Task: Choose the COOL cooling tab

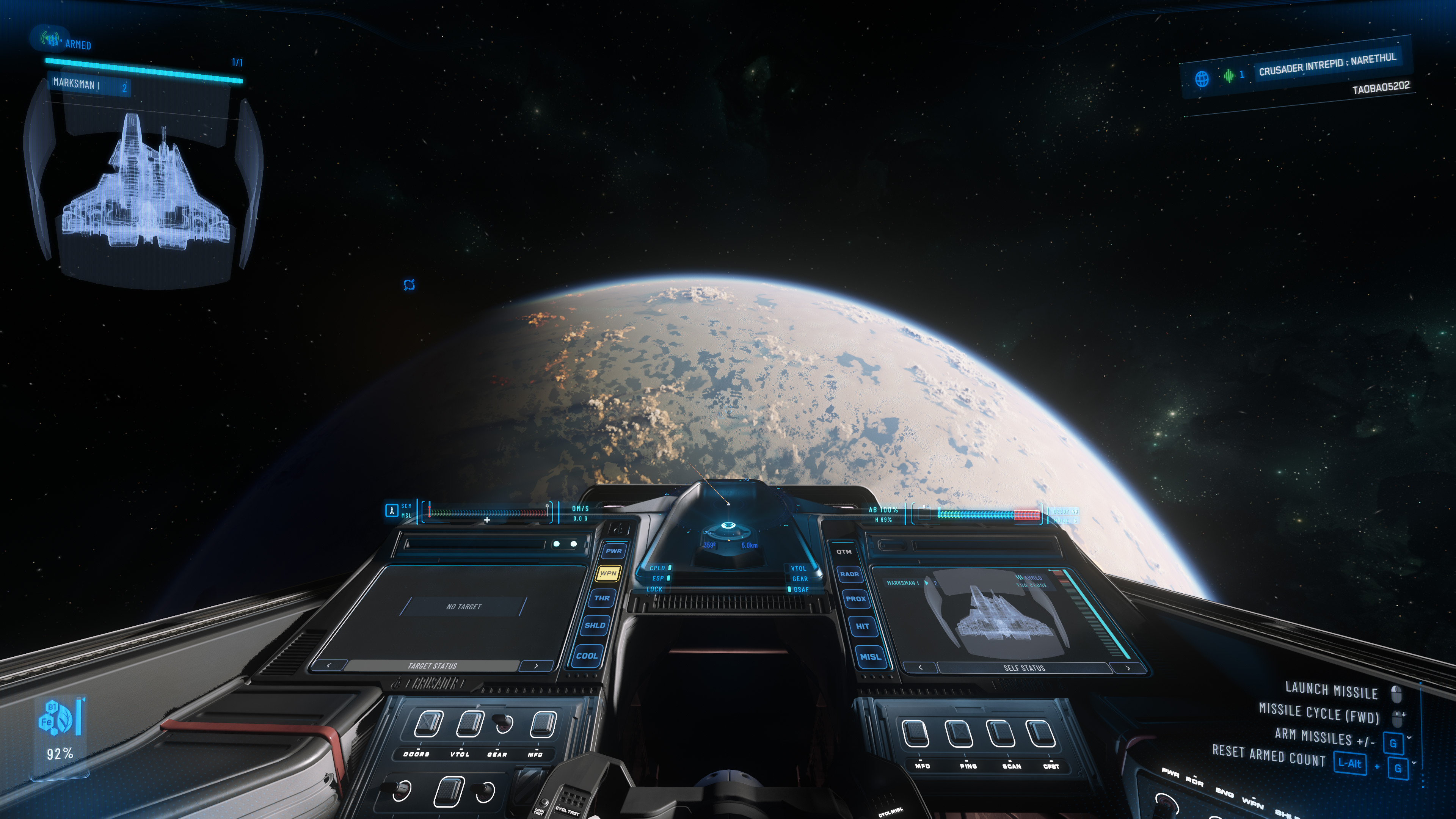Action: coord(587,656)
